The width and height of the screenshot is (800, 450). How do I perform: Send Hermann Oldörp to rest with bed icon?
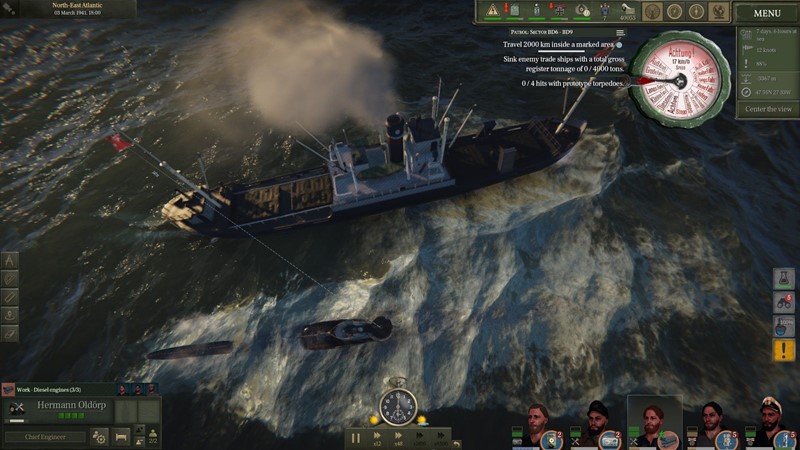(121, 437)
